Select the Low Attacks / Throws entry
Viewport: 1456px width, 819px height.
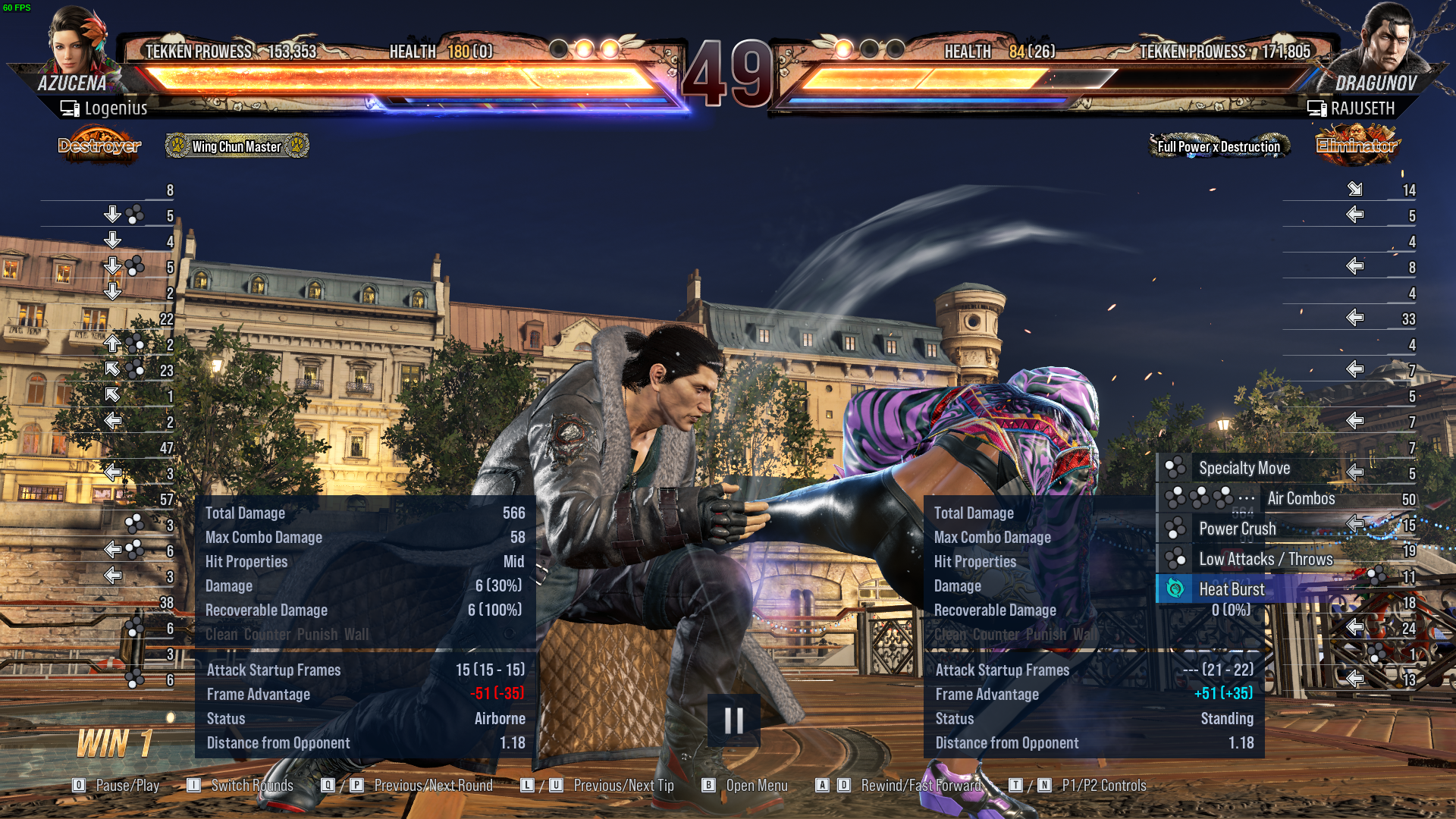1266,559
